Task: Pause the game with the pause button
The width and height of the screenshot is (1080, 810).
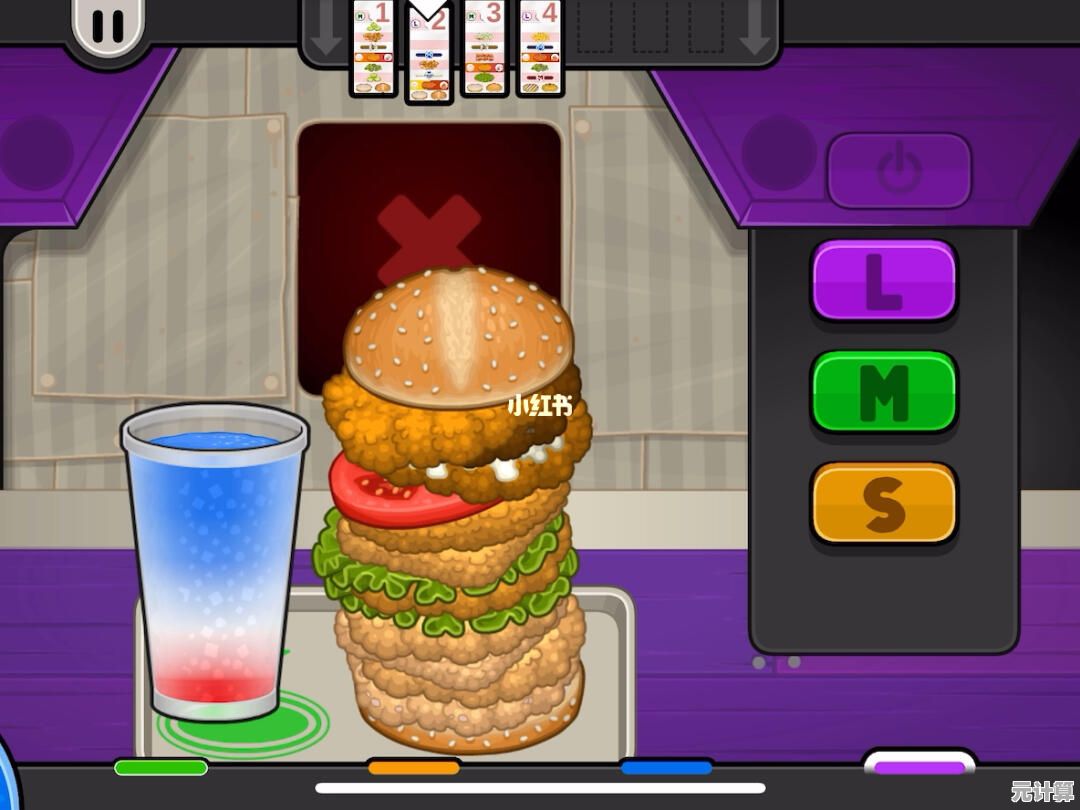Action: click(108, 24)
